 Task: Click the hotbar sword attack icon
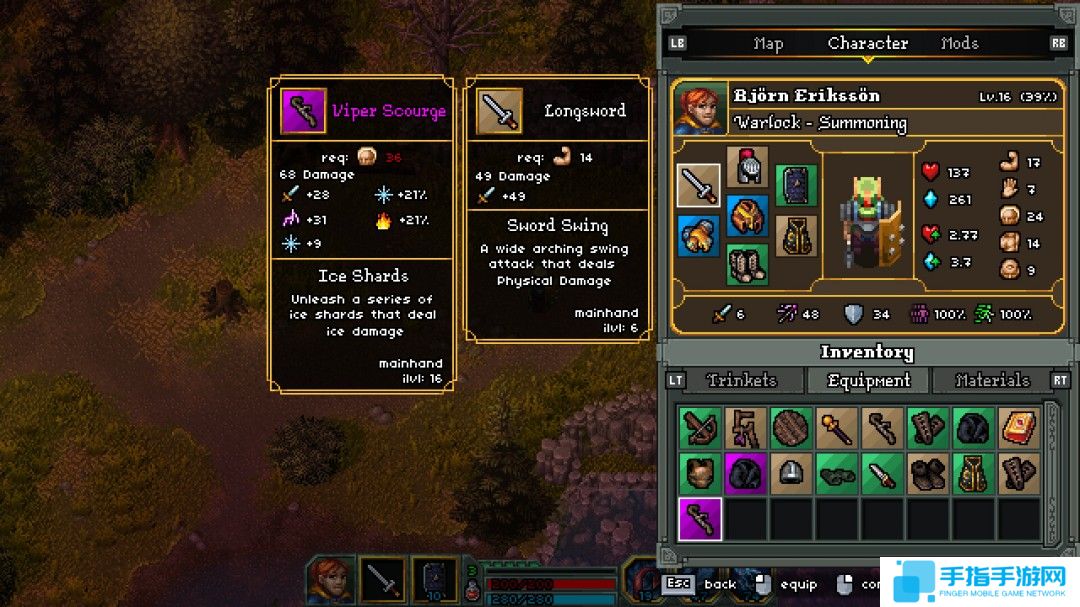(x=383, y=580)
